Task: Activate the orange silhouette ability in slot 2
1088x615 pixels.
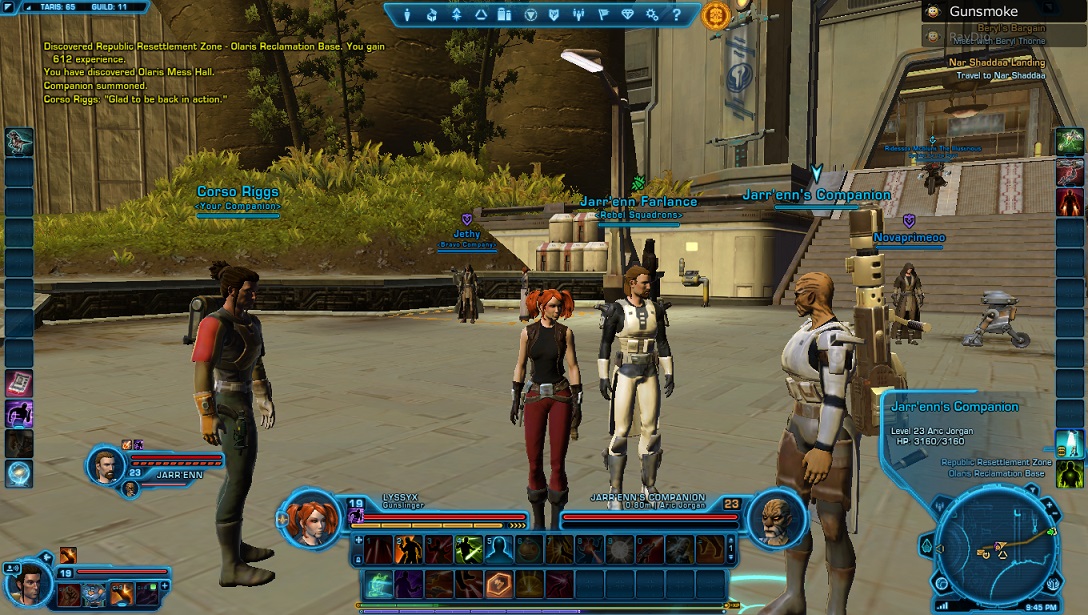Action: coord(408,549)
